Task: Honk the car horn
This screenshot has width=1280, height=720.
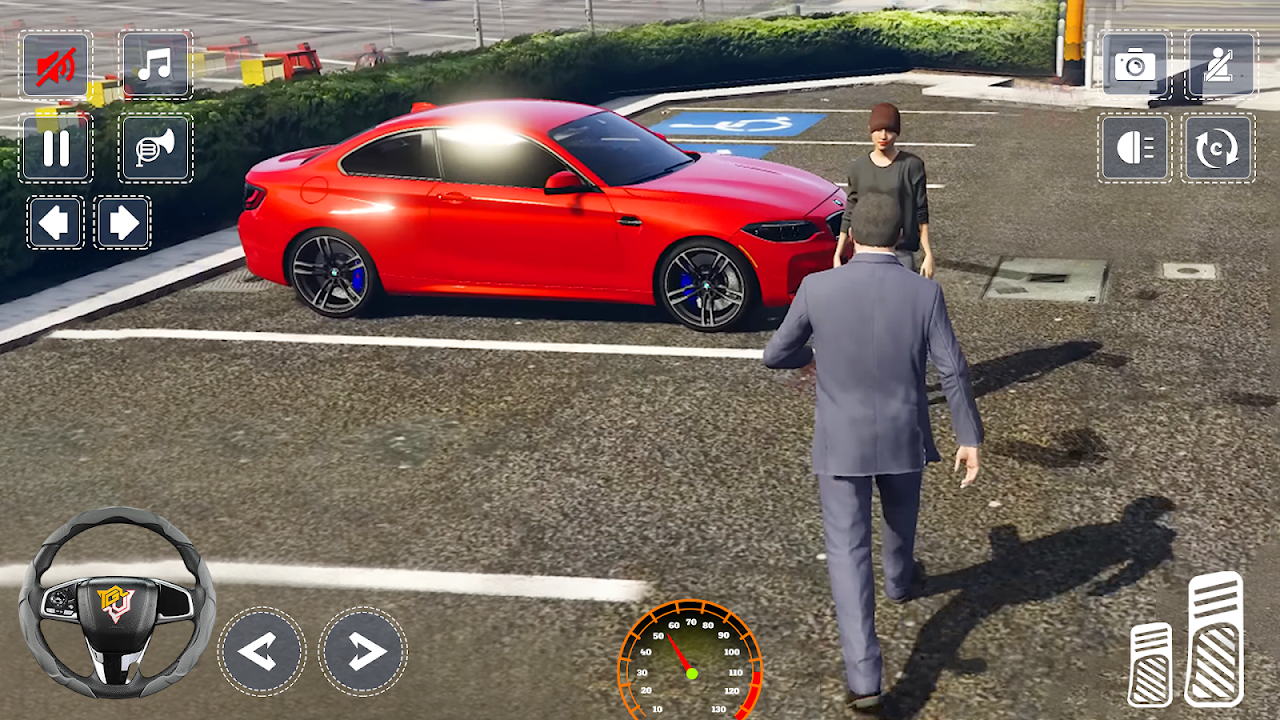Action: tap(155, 147)
